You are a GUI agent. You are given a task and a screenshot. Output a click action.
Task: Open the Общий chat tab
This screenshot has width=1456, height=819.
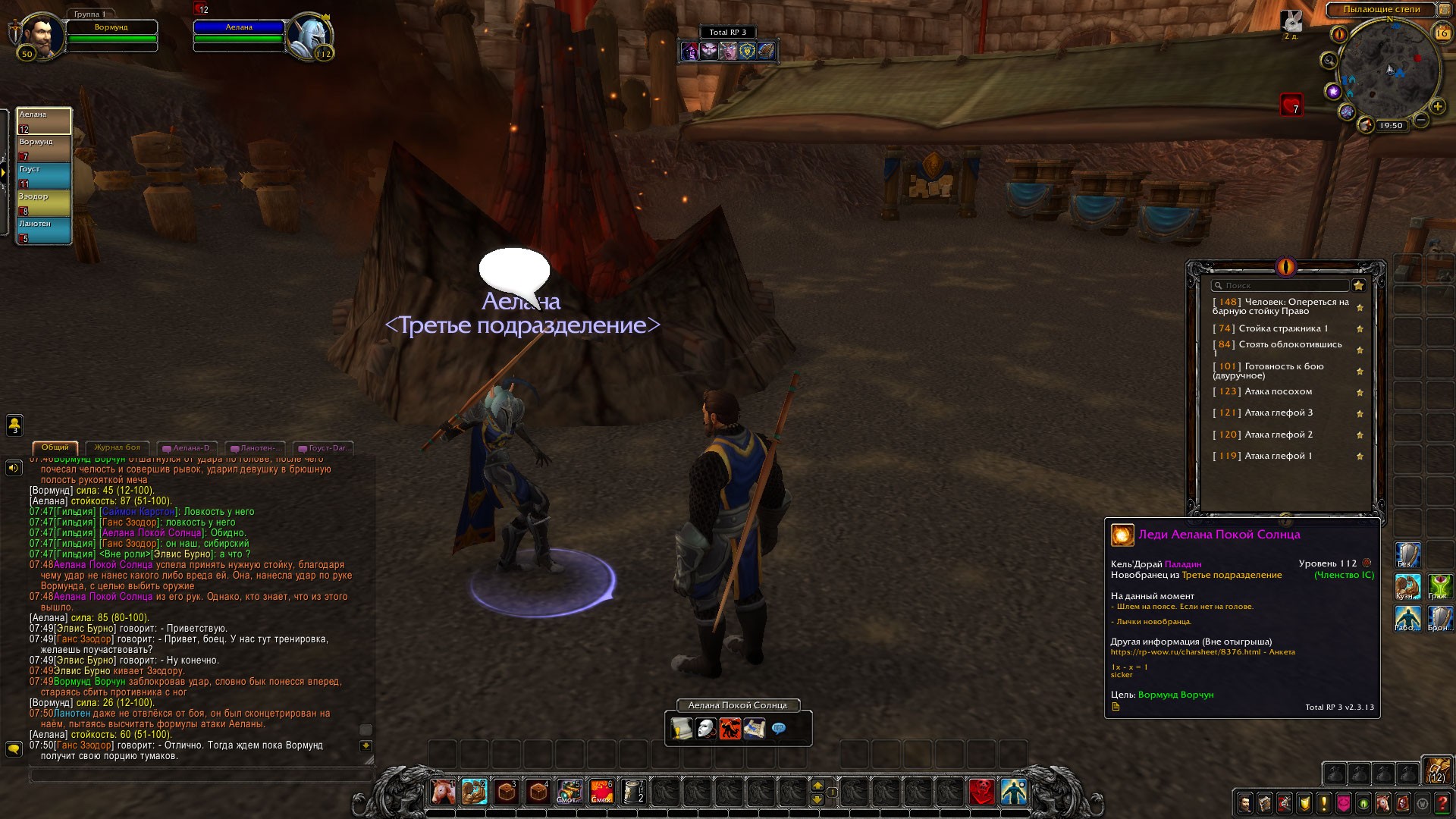click(x=55, y=447)
